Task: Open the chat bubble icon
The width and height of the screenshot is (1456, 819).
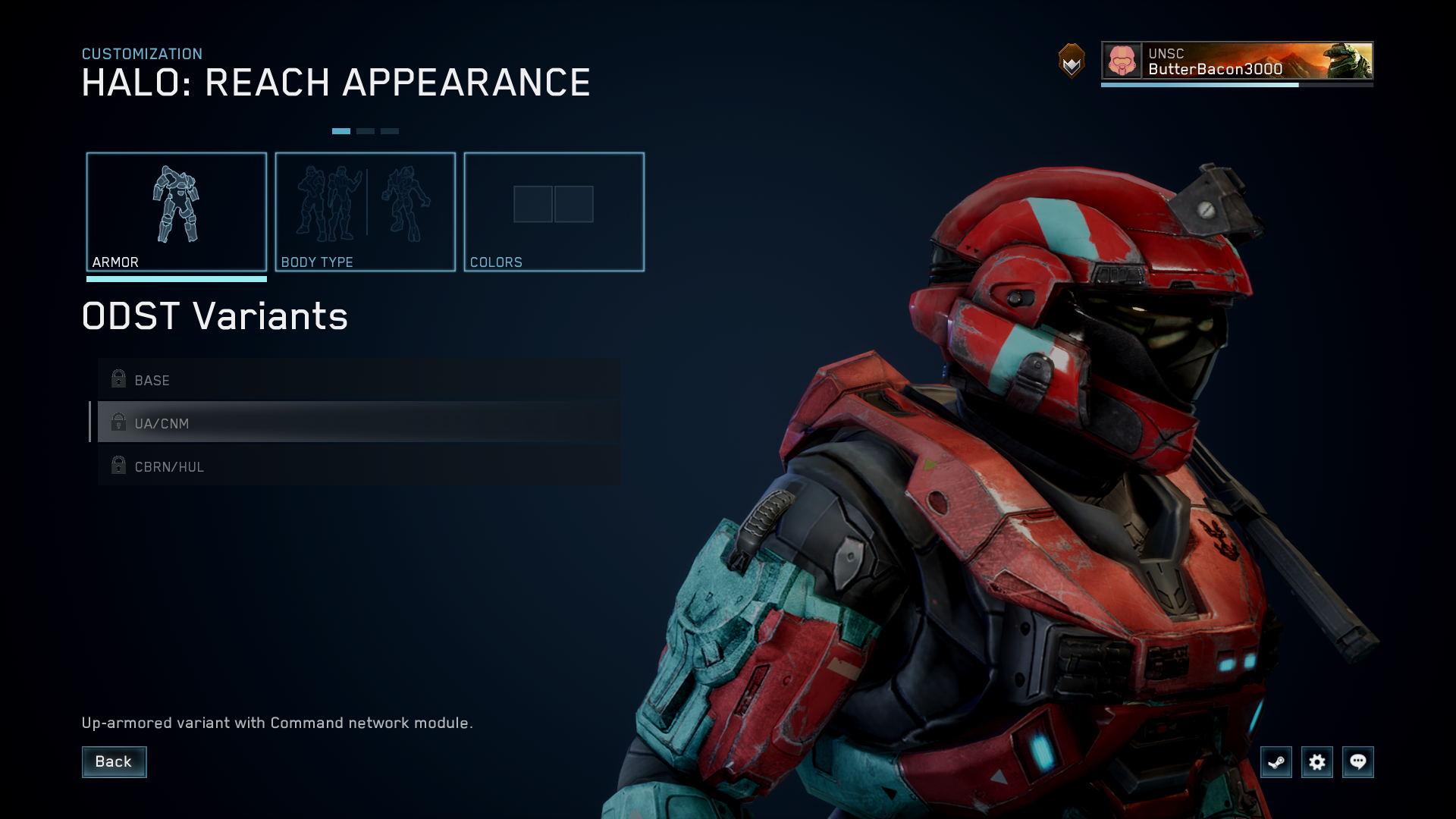Action: click(x=1359, y=762)
